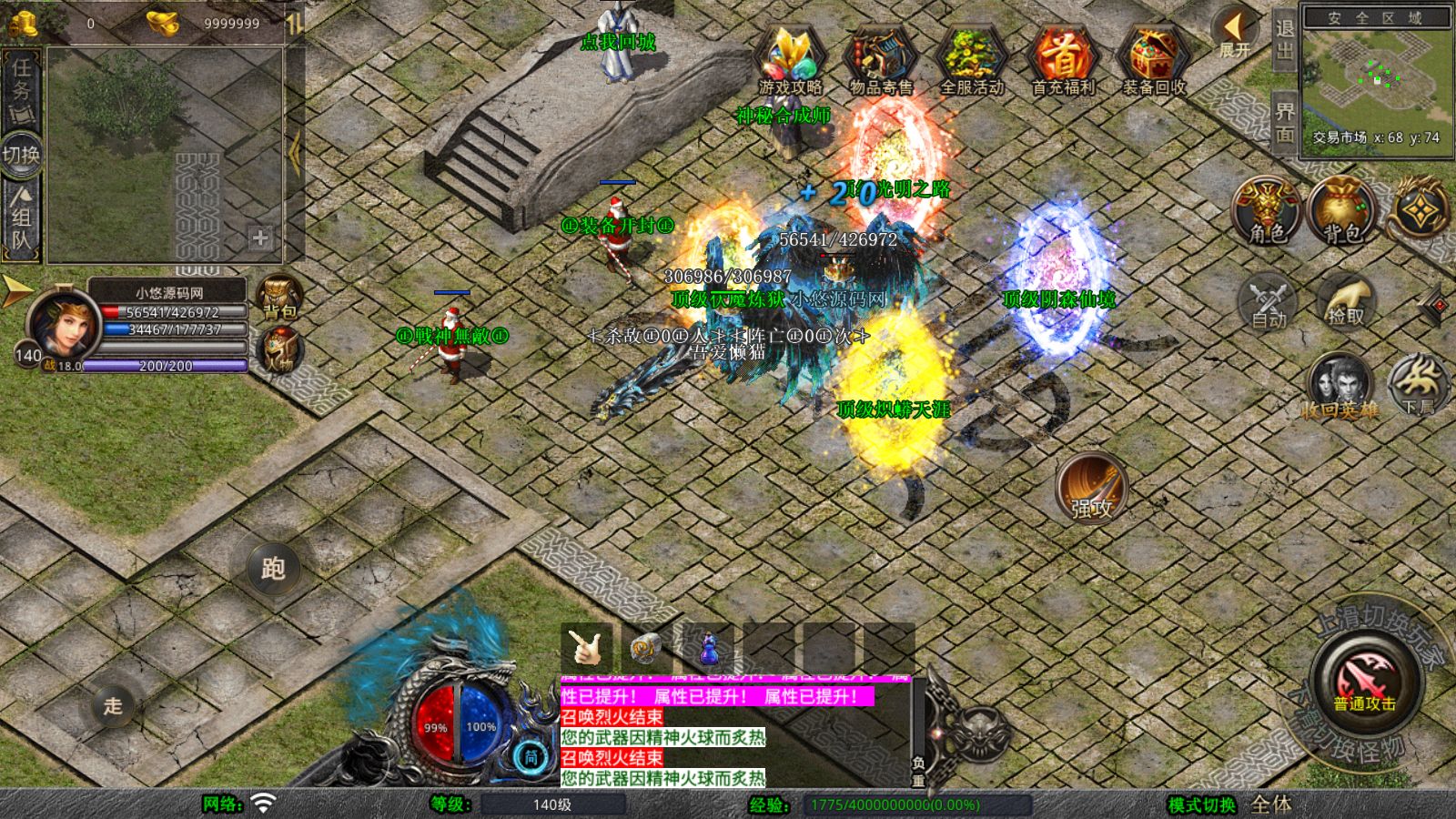
Task: Switch movement to 走 walk
Action: (113, 705)
